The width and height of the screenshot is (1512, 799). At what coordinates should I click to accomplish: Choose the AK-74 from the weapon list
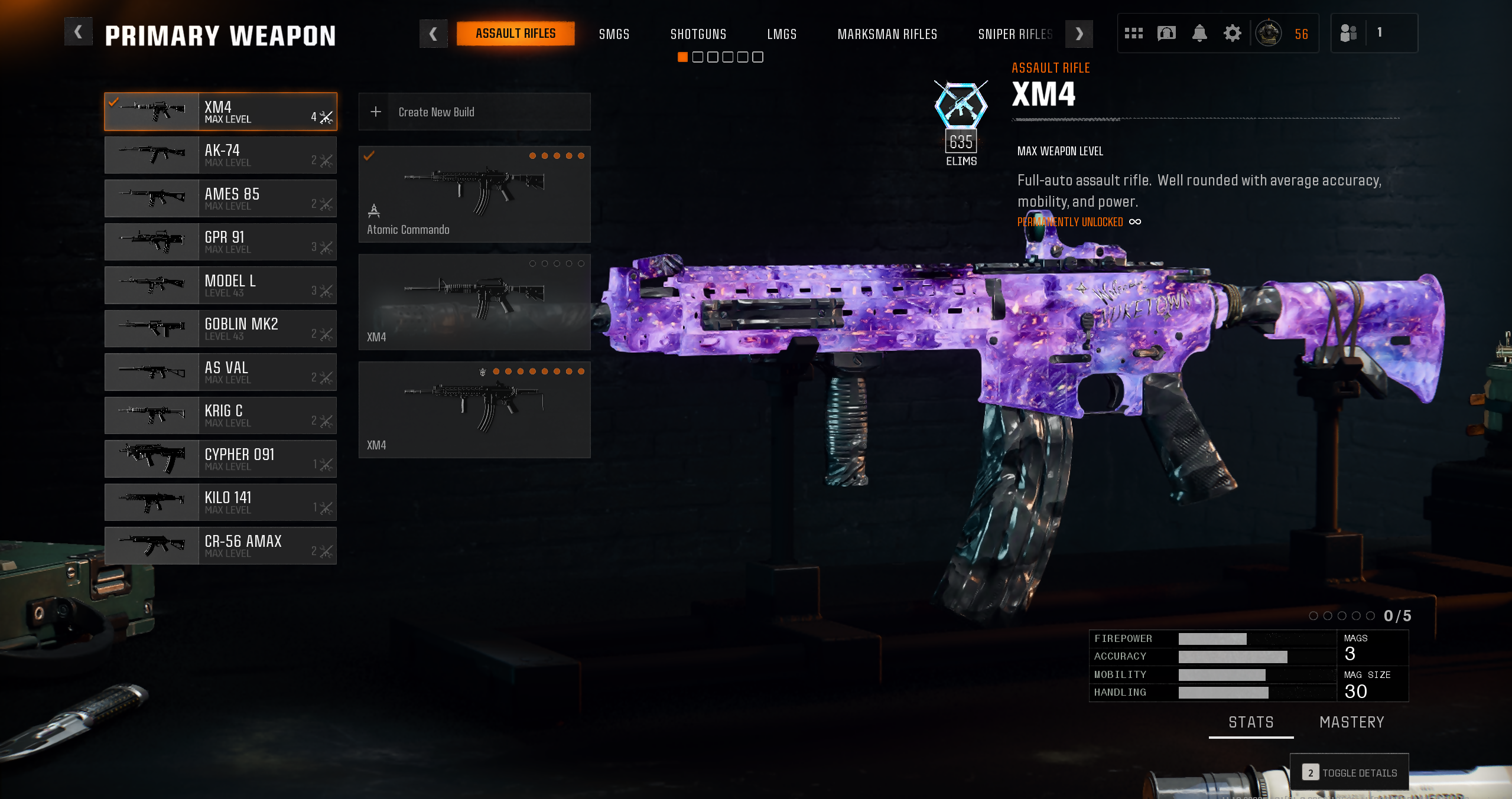click(x=220, y=155)
